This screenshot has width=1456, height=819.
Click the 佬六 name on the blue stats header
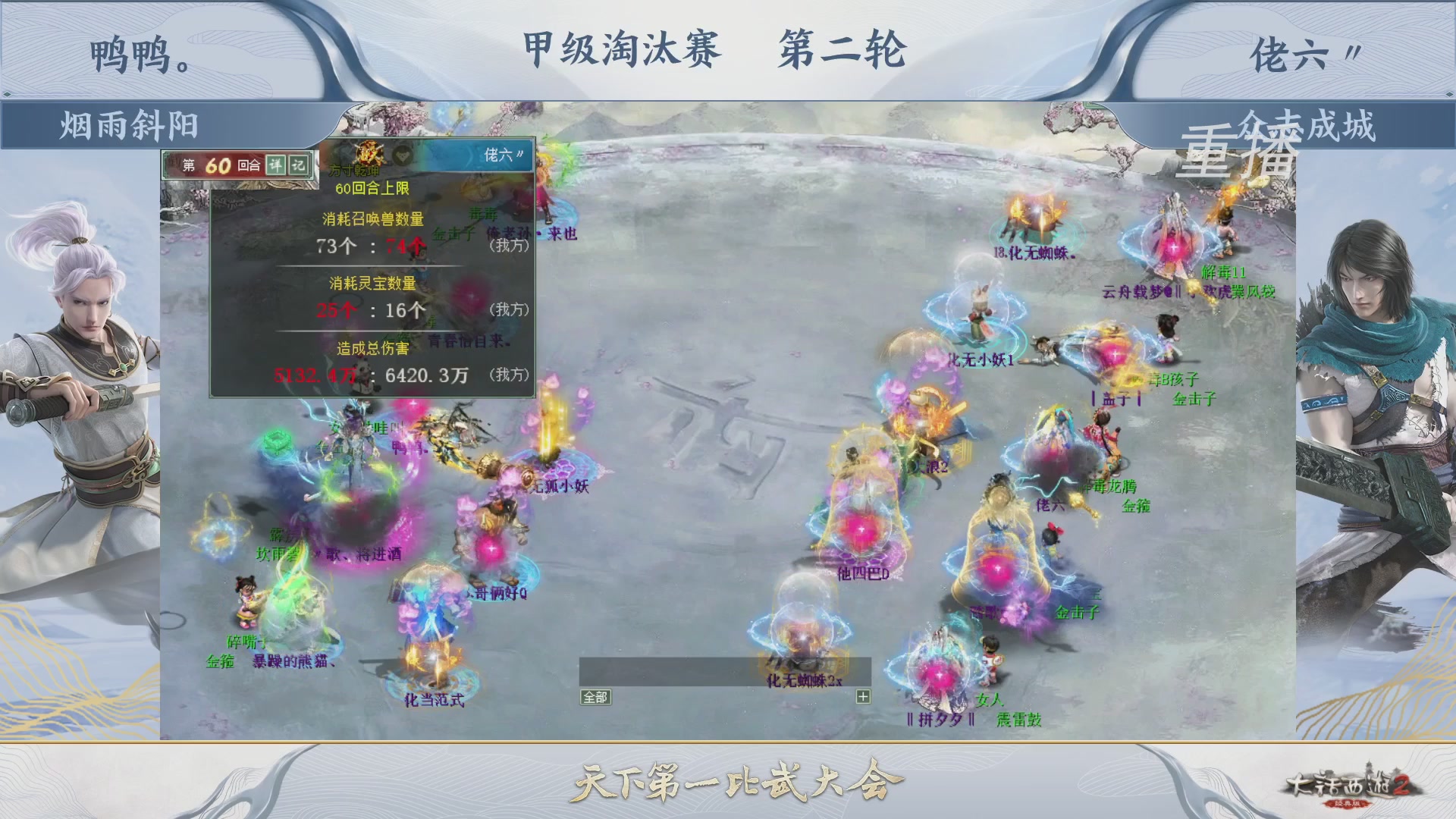[x=498, y=155]
